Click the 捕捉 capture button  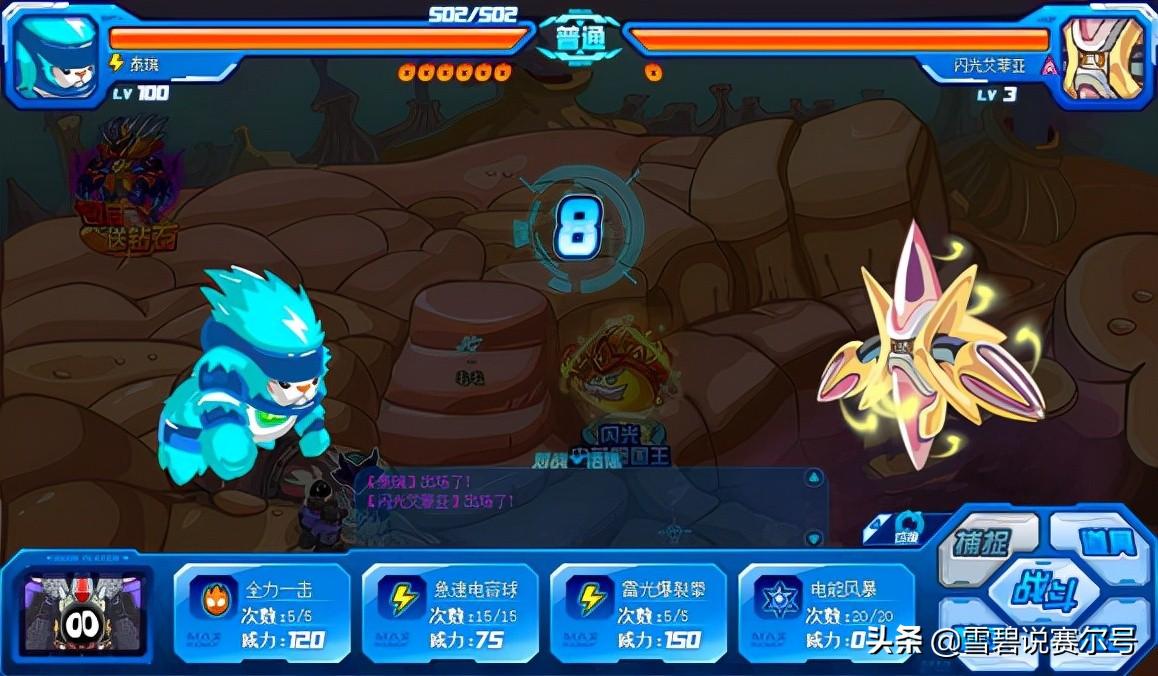(x=982, y=544)
